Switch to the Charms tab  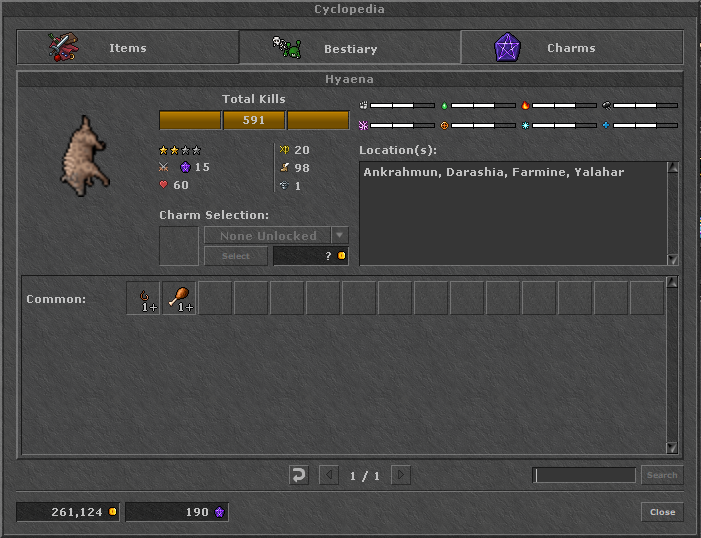571,48
